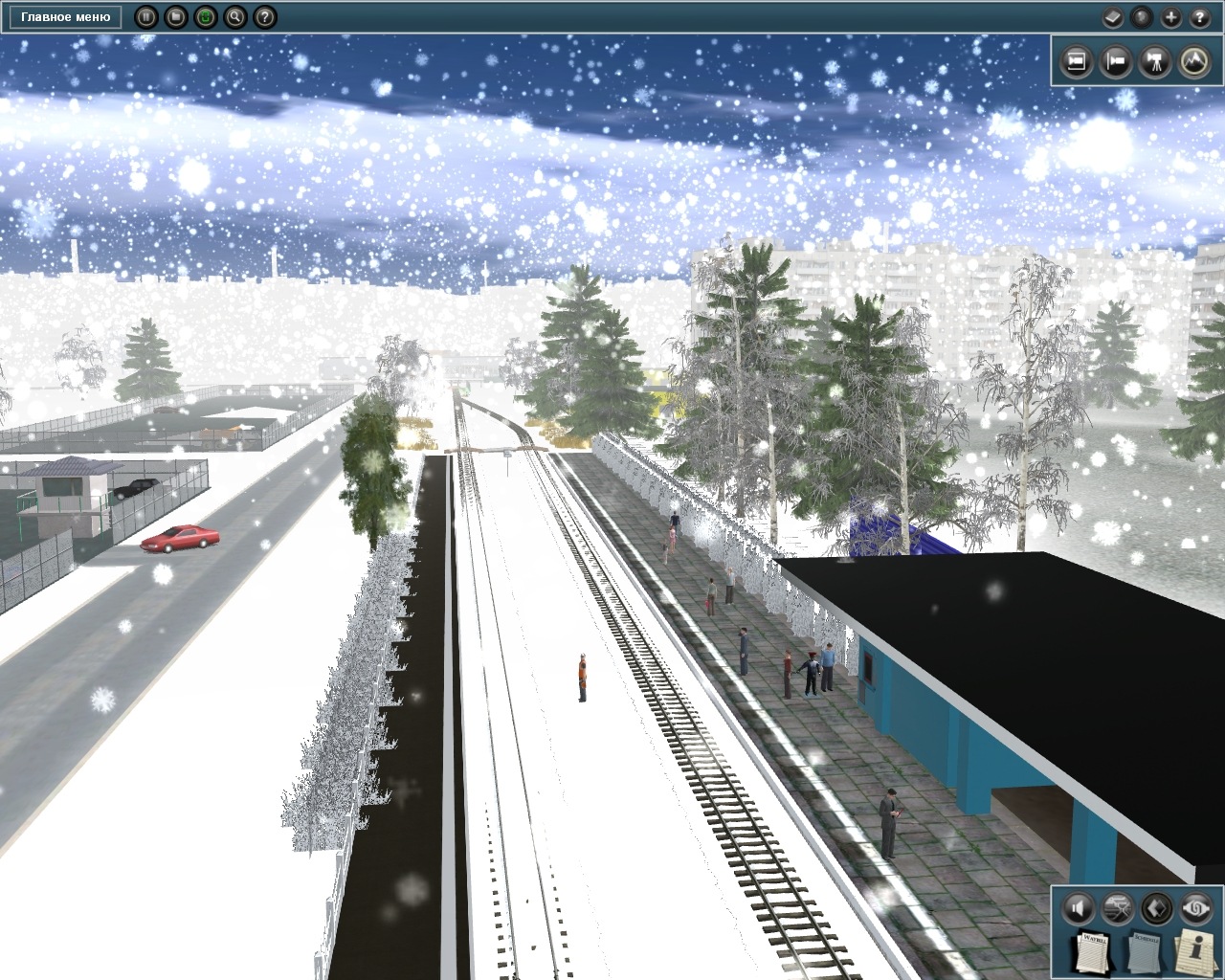The width and height of the screenshot is (1225, 980).
Task: Switch to the framed camera view
Action: coord(1077,62)
